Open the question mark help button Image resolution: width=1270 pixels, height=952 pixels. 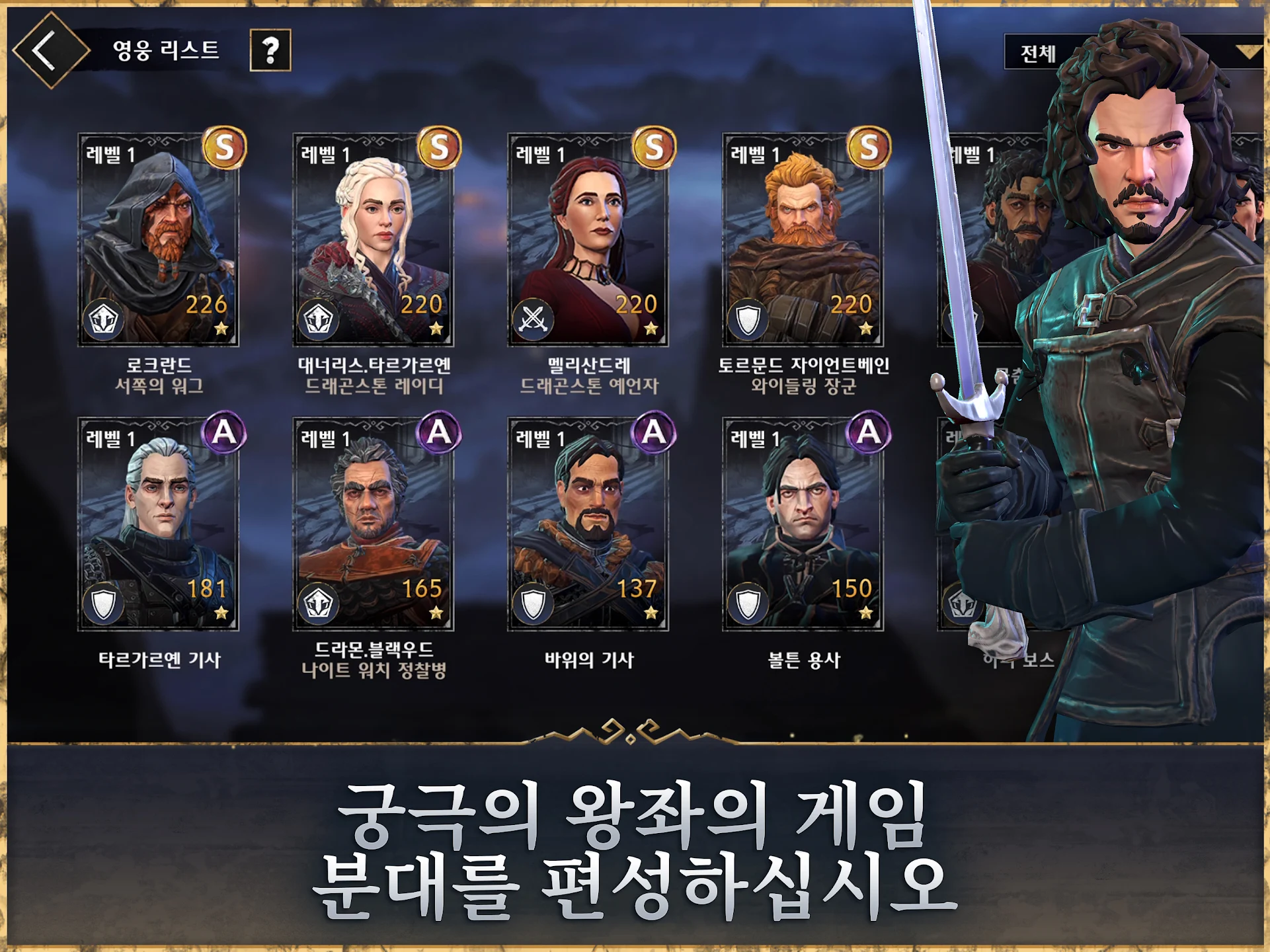270,50
